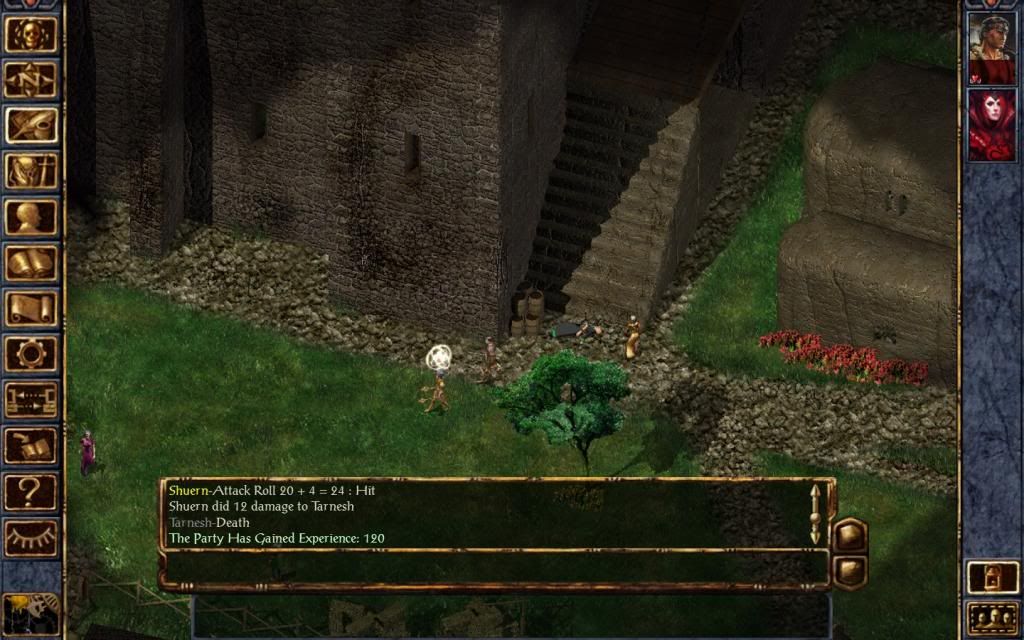This screenshot has width=1024, height=640.
Task: Open the mage spellbook (open book icon)
Action: click(31, 264)
